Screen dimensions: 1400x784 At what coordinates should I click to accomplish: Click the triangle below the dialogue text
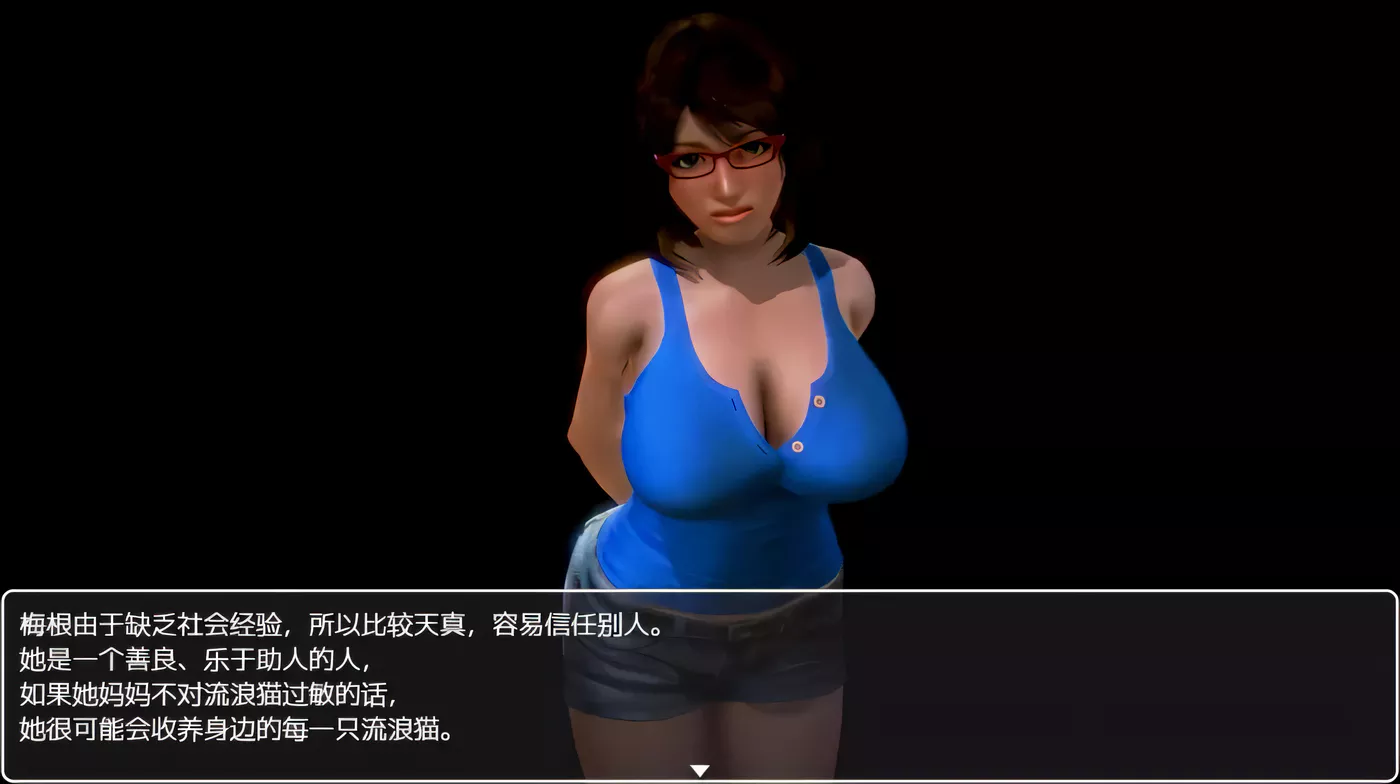click(x=700, y=770)
